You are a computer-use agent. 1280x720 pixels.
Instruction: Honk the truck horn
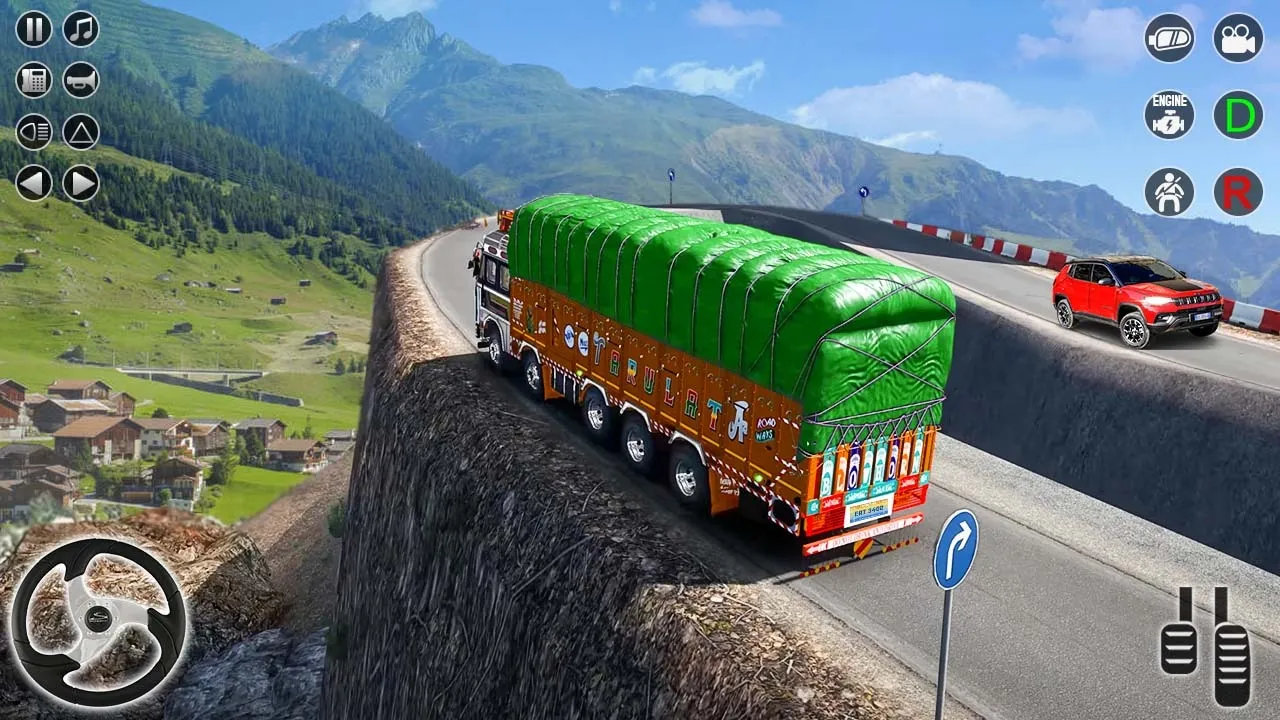[x=80, y=79]
